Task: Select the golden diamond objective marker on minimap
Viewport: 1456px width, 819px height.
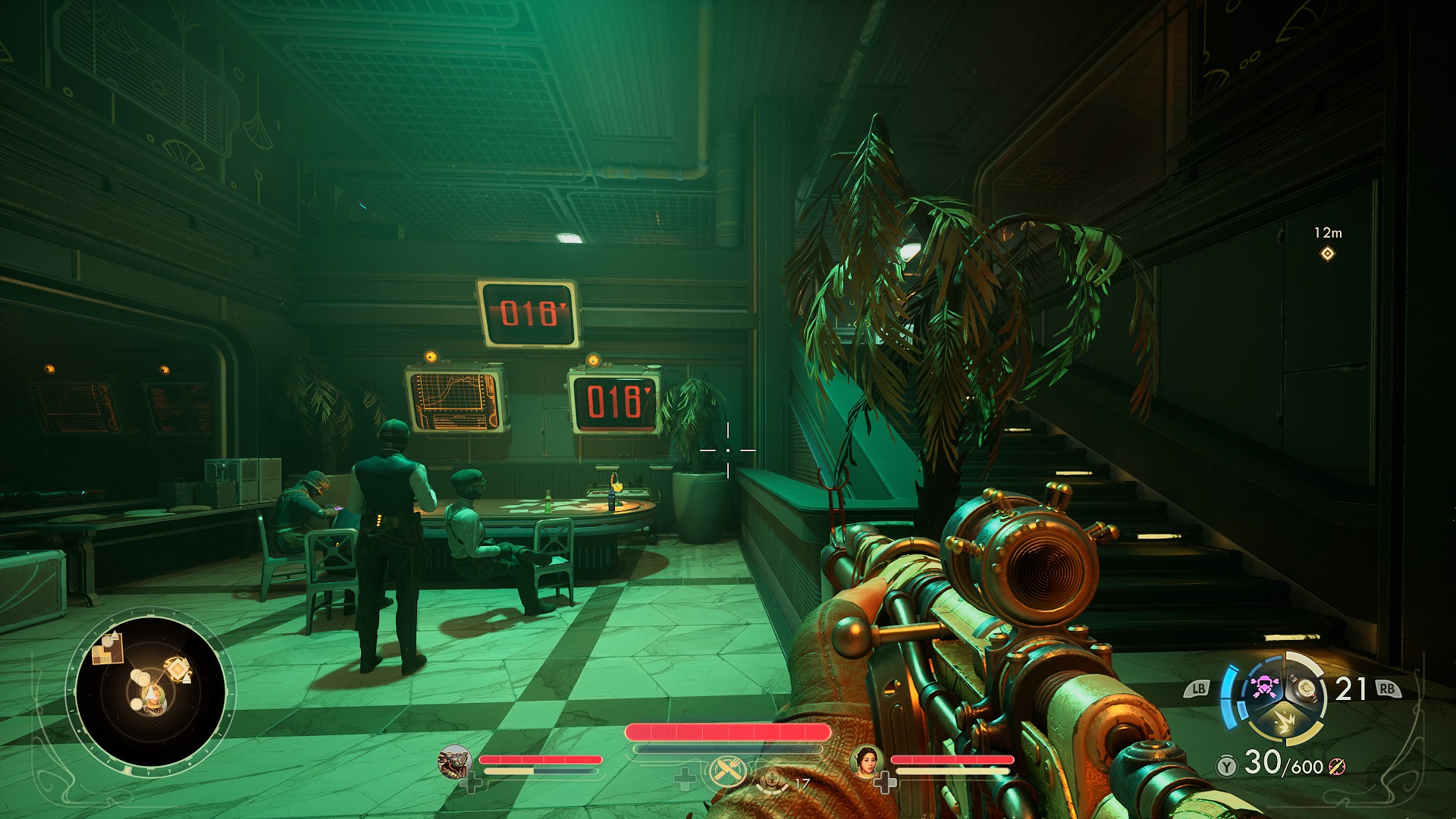Action: [177, 668]
